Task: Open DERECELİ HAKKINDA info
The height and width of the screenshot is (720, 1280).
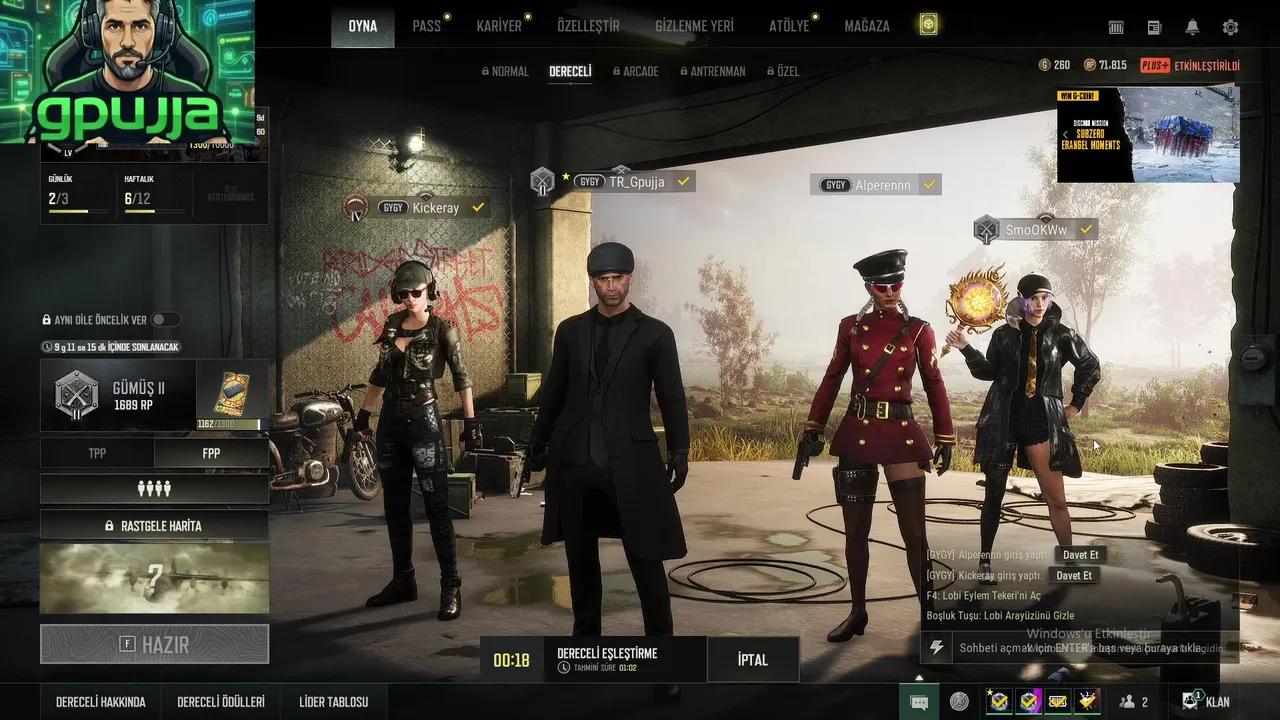Action: coord(101,702)
